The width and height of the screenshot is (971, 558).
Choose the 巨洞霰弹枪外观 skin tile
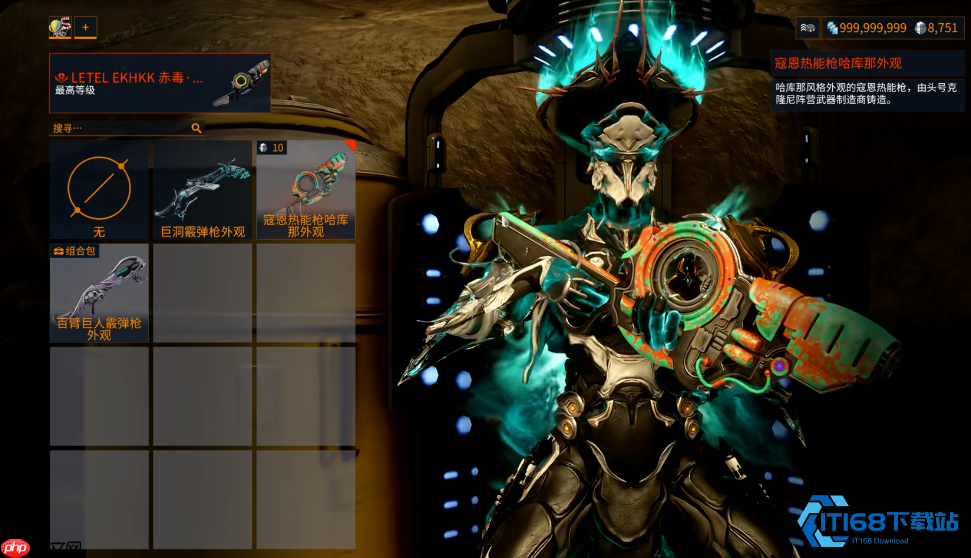click(202, 190)
